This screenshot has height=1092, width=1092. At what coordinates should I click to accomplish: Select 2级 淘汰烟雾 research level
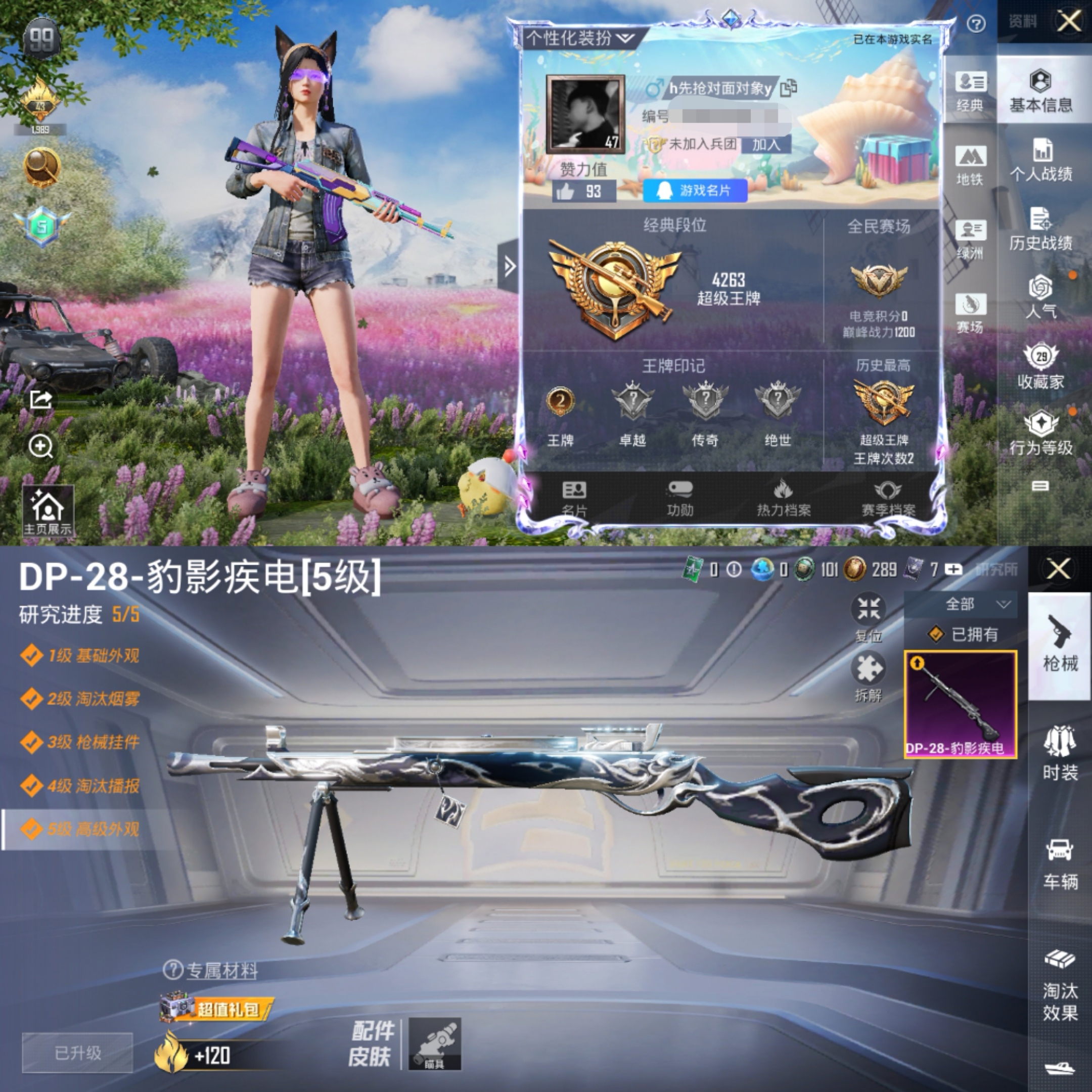pos(81,699)
